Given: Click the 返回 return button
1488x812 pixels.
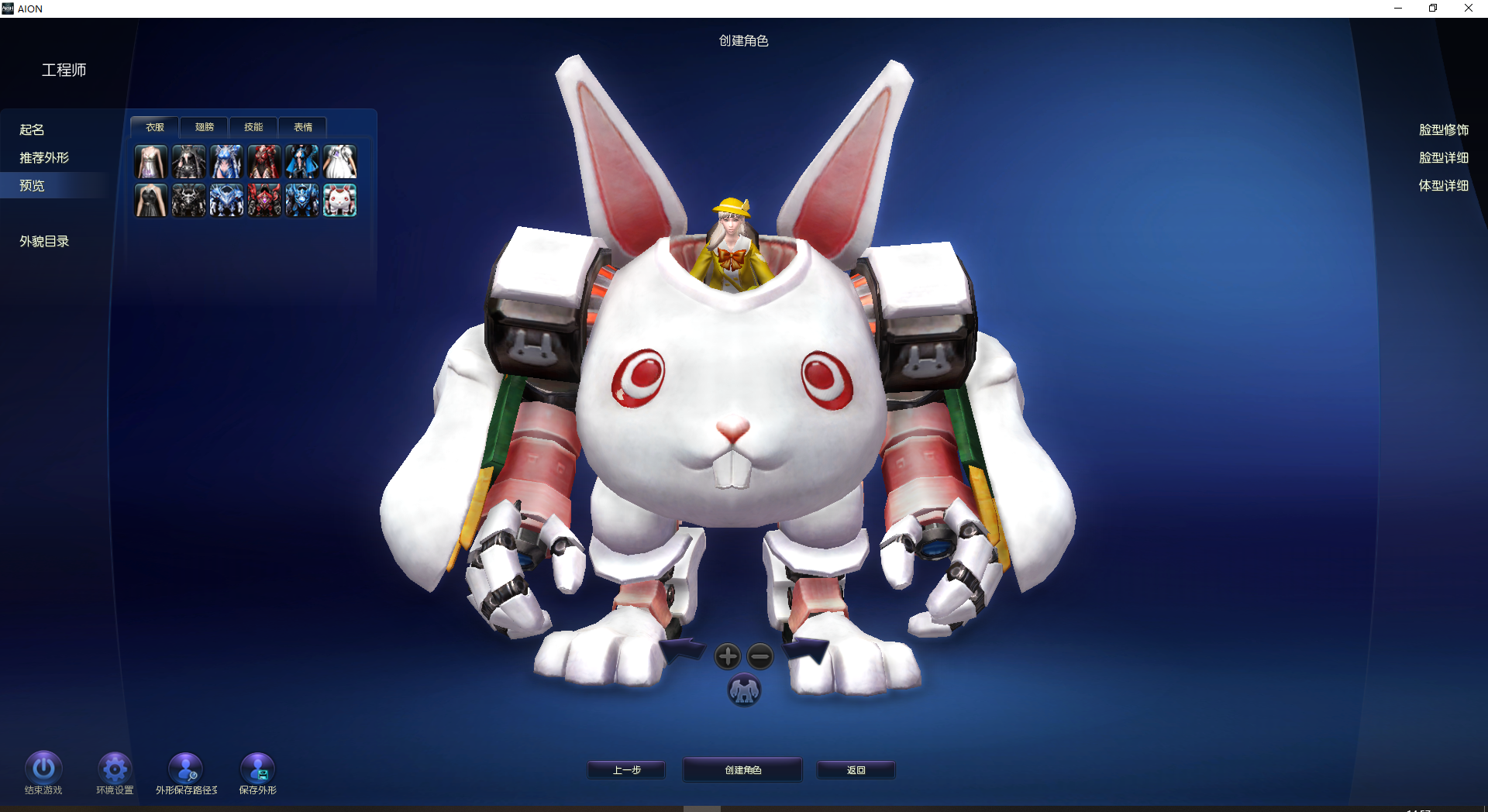Looking at the screenshot, I should point(856,770).
